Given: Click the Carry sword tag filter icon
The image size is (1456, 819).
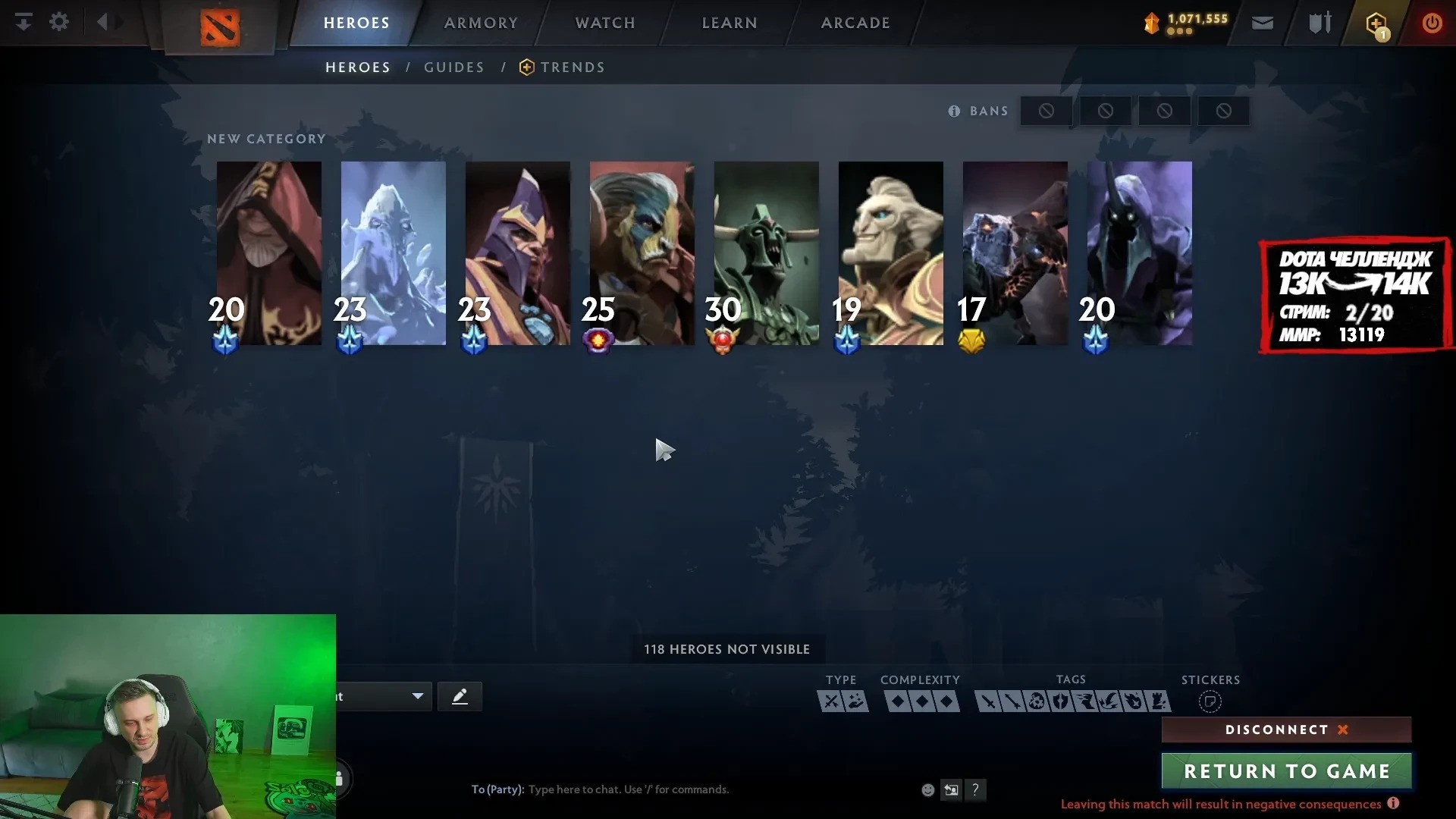Looking at the screenshot, I should pyautogui.click(x=990, y=701).
